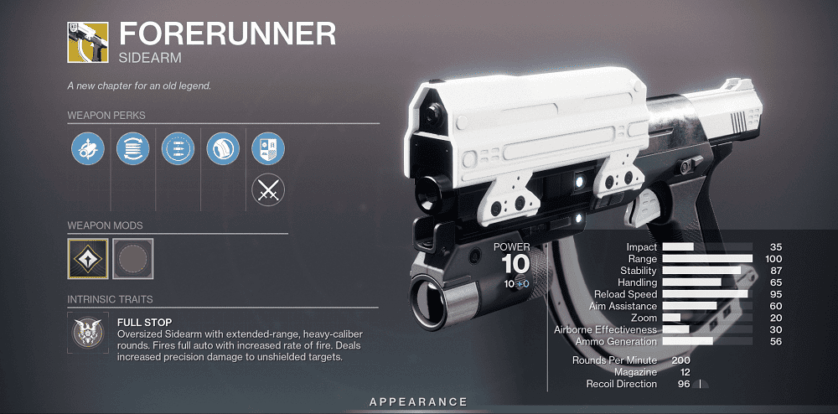Select the barrel perk icon

tap(85, 150)
